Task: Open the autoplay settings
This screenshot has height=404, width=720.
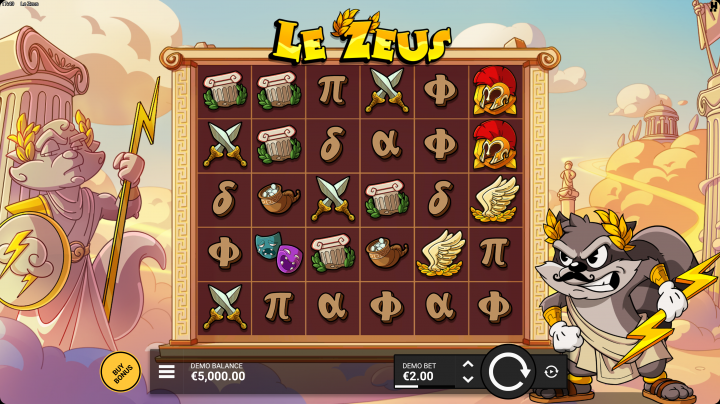Action: pos(551,372)
